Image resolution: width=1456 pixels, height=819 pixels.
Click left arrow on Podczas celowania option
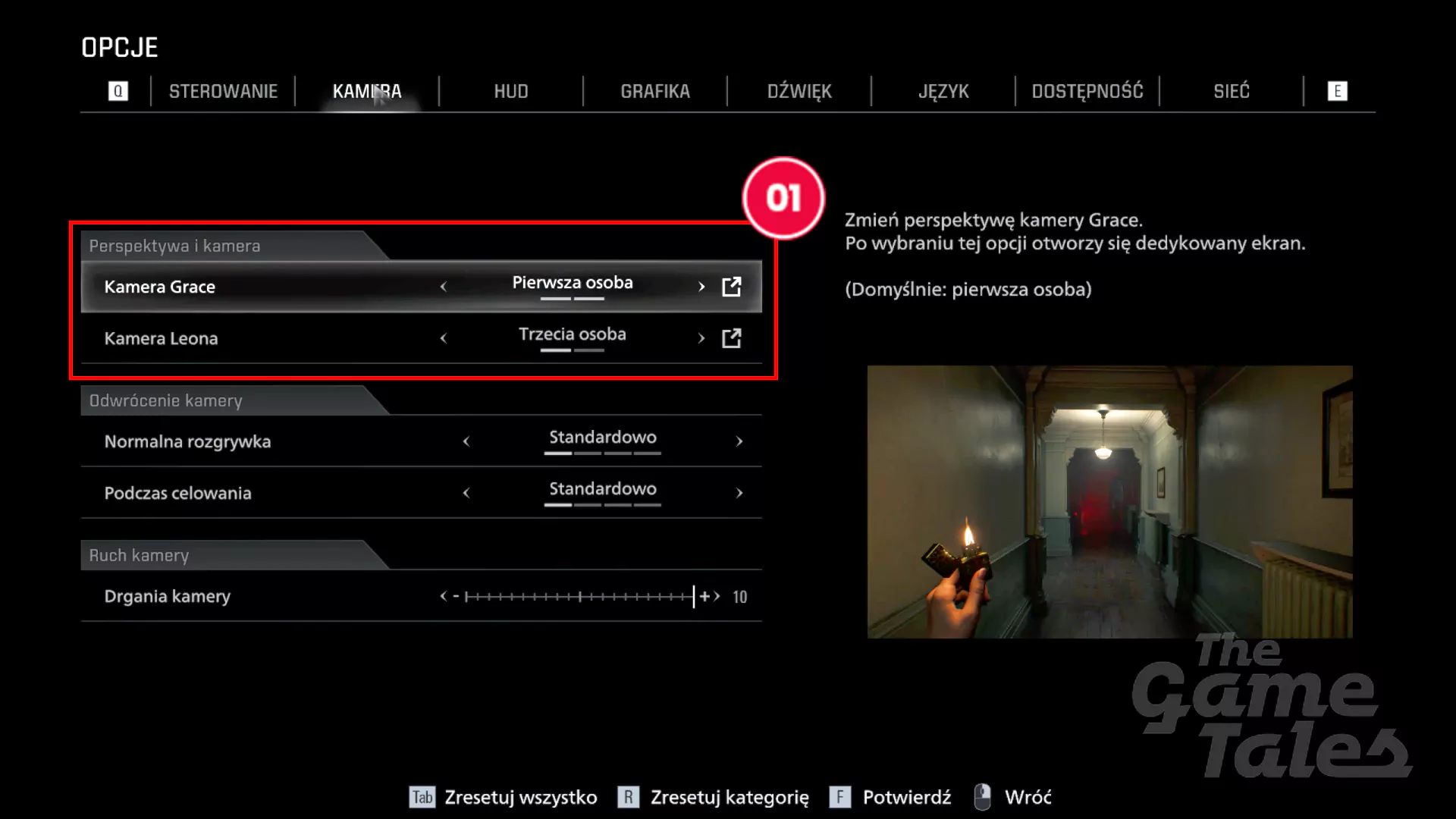coord(466,492)
